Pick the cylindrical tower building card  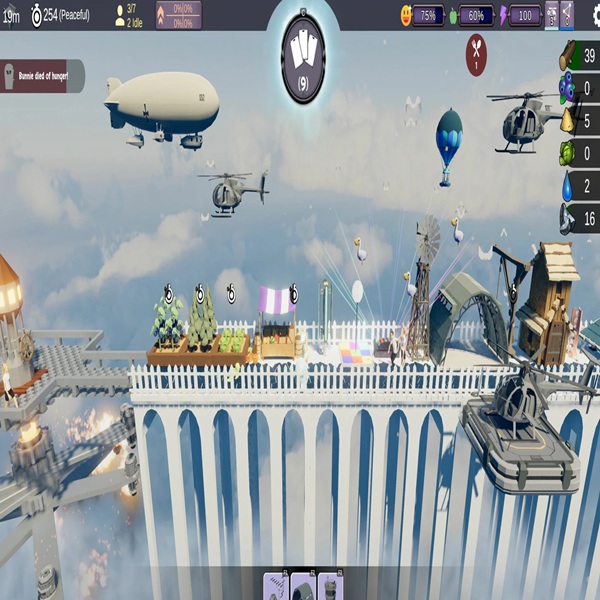tap(330, 587)
